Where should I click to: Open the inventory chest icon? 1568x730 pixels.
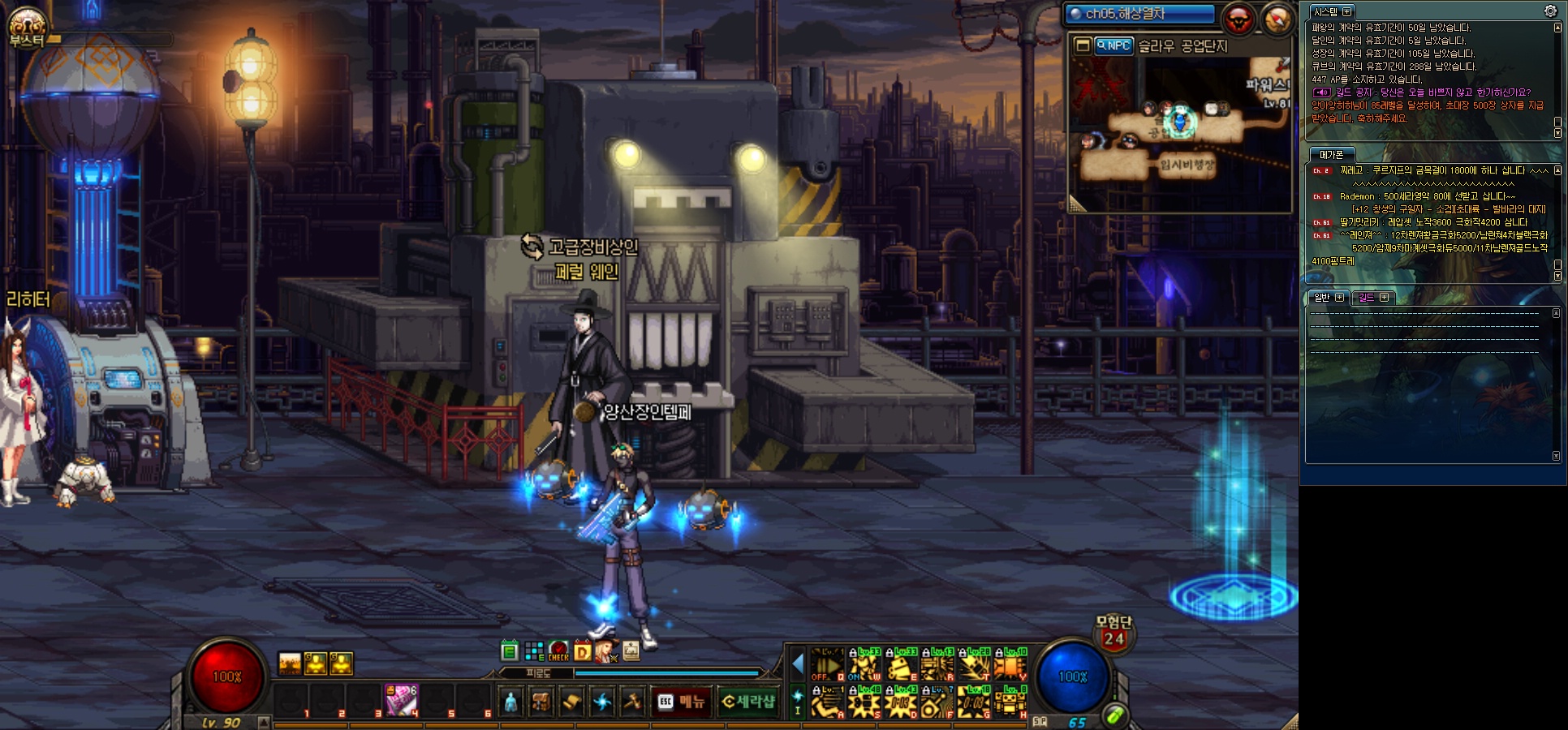541,702
